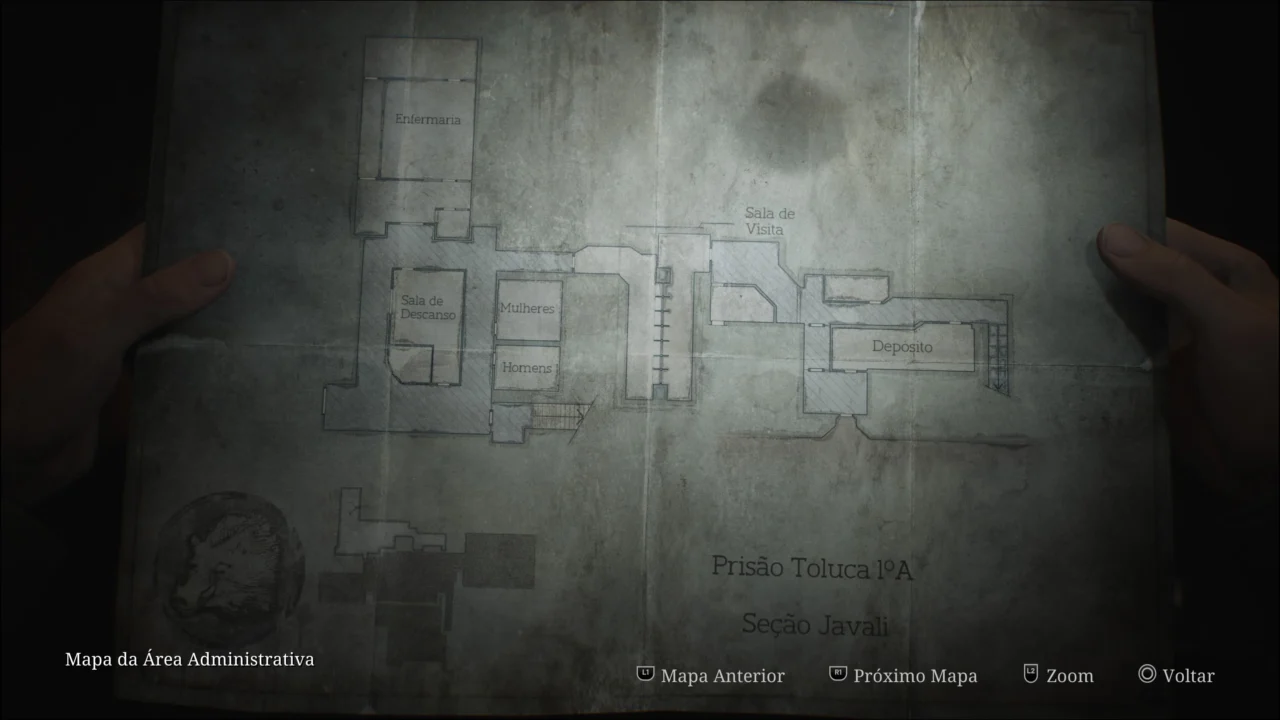This screenshot has width=1280, height=720.
Task: Click the small square marker in the central corridor
Action: pyautogui.click(x=665, y=275)
